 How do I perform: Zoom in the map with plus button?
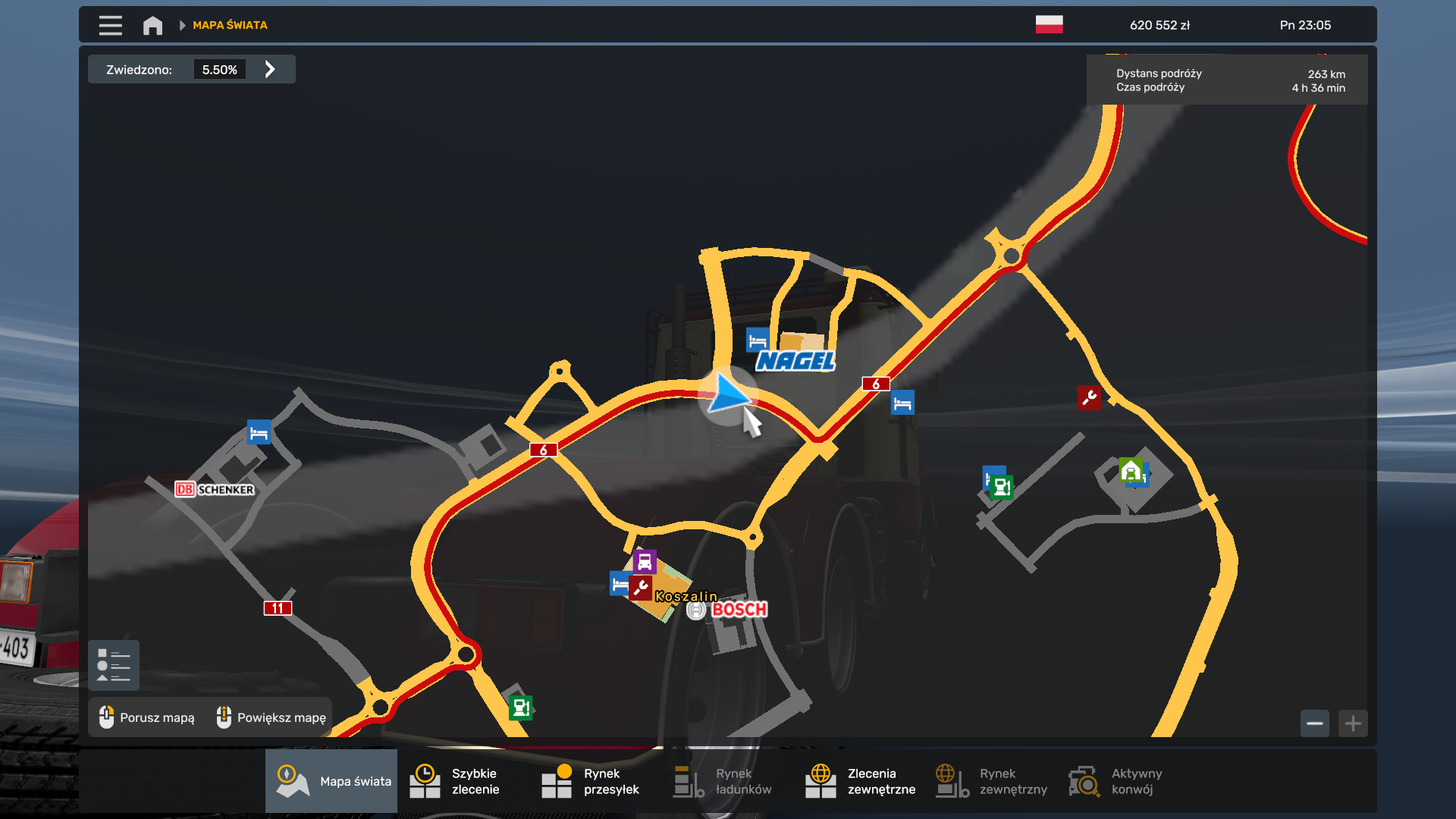pyautogui.click(x=1353, y=723)
